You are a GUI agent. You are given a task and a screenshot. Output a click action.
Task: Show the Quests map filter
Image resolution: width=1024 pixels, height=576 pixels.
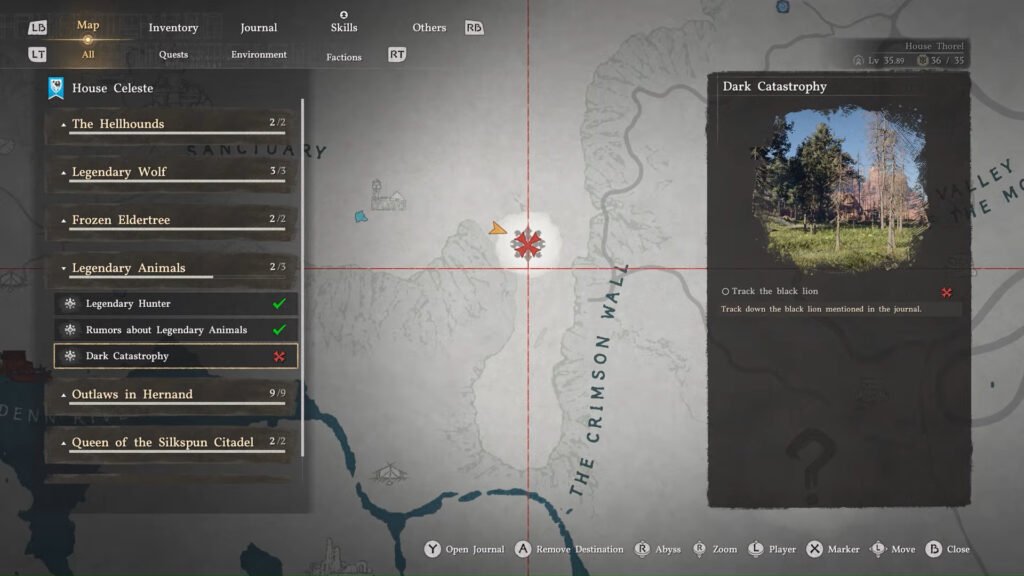tap(173, 55)
